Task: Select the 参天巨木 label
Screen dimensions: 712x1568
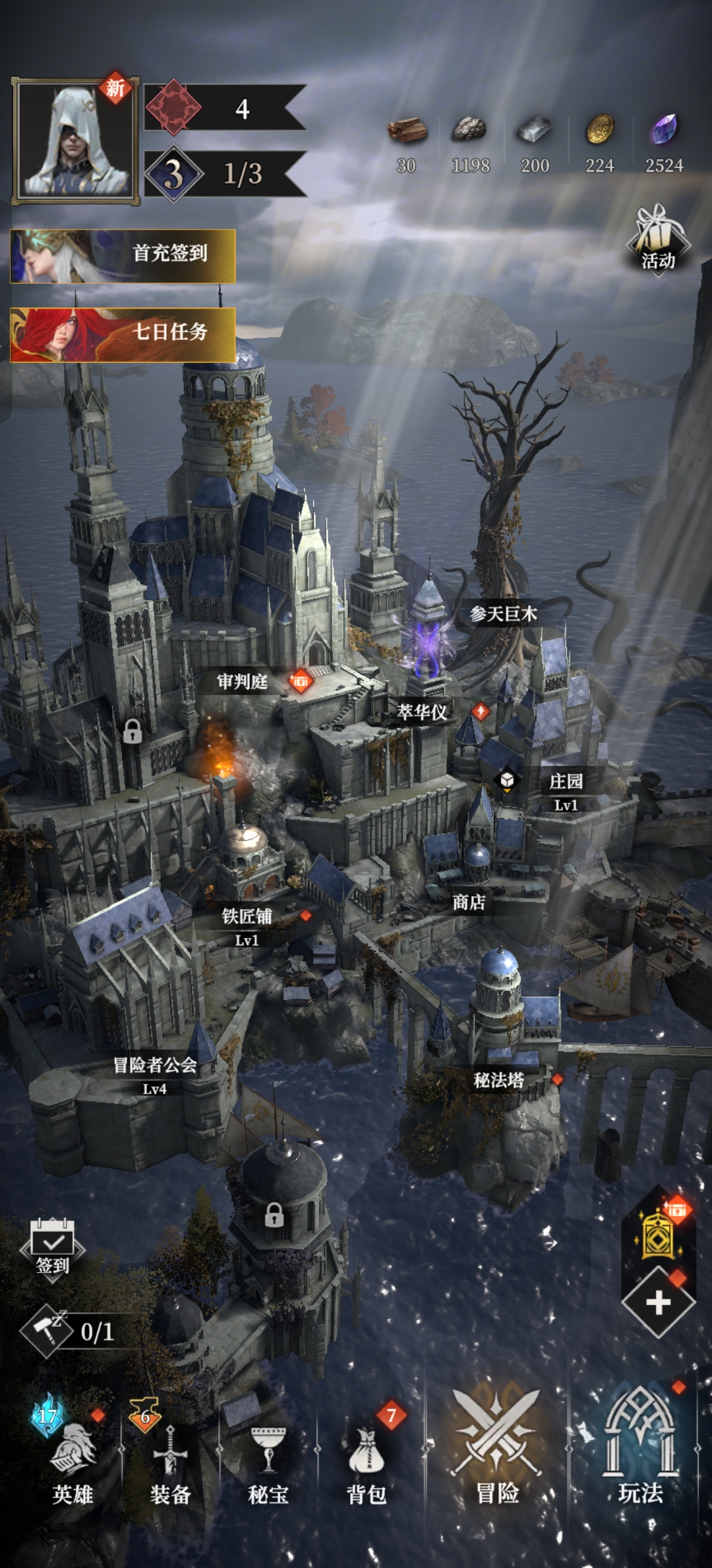Action: tap(504, 615)
